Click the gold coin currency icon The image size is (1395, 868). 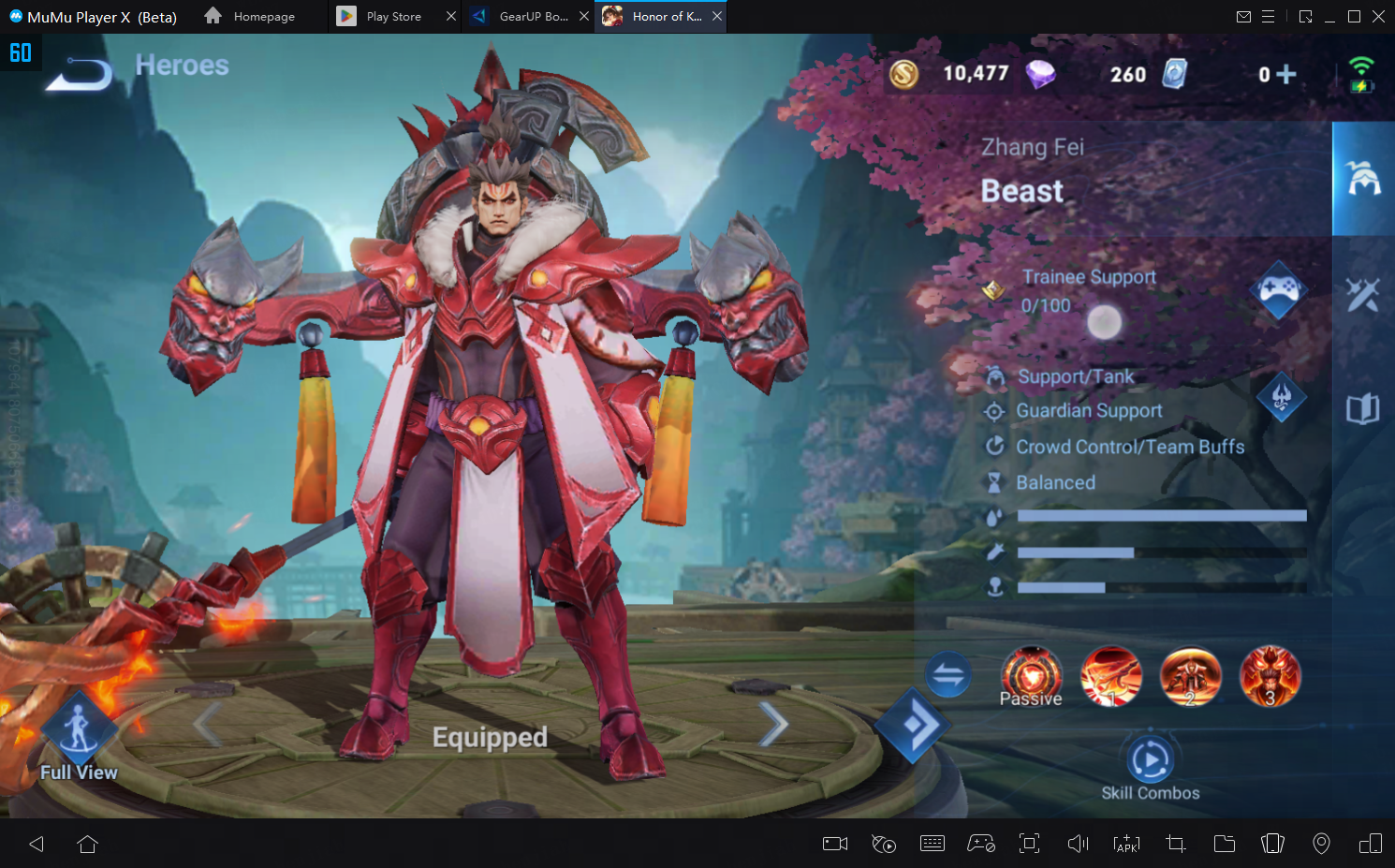click(904, 74)
